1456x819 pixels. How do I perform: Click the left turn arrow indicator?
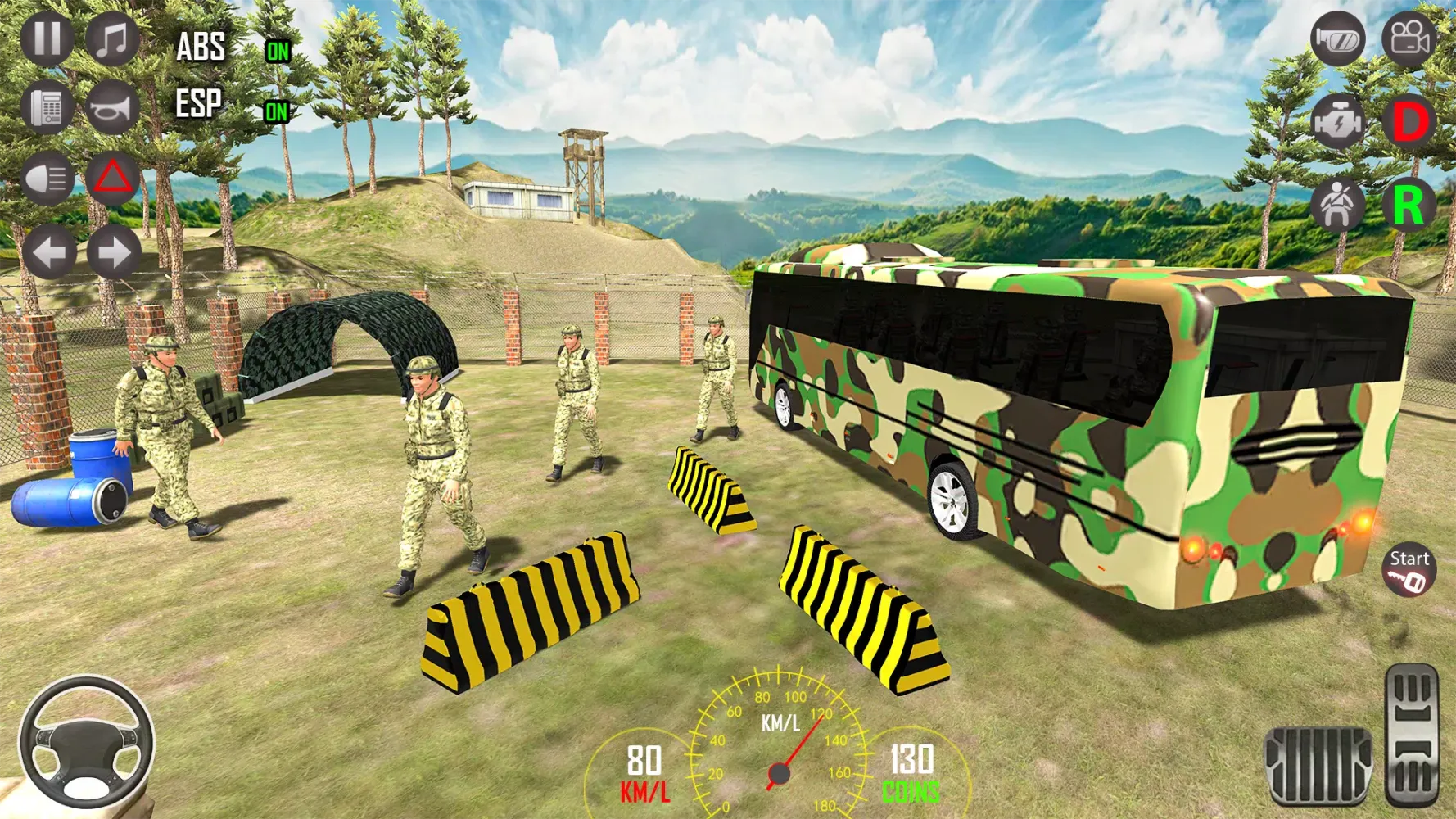[48, 251]
